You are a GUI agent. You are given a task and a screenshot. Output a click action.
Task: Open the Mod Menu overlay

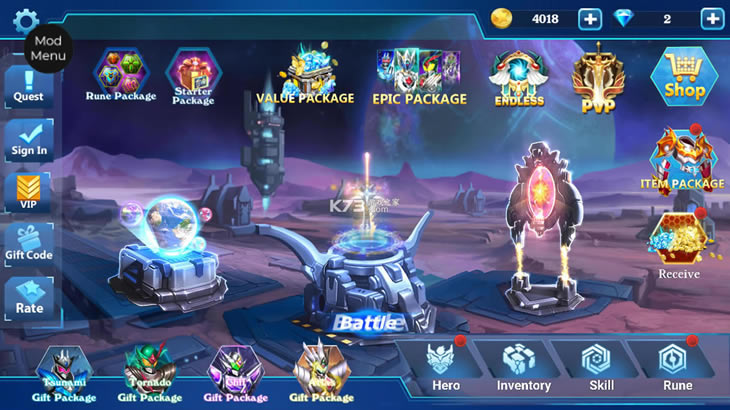point(48,48)
